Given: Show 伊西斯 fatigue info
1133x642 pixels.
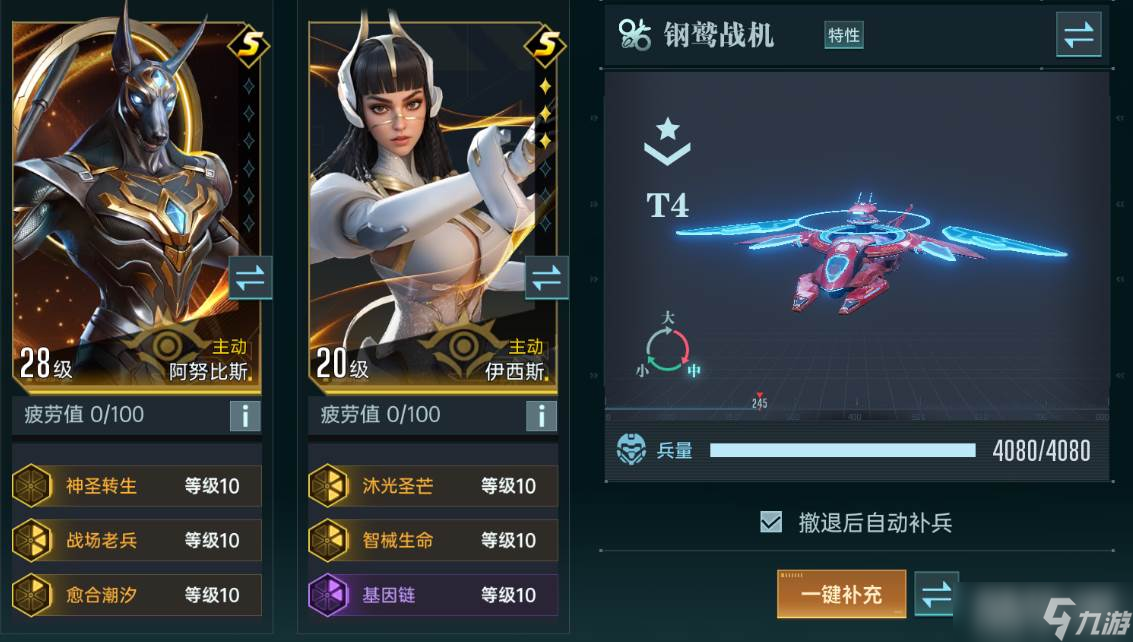Looking at the screenshot, I should tap(541, 415).
